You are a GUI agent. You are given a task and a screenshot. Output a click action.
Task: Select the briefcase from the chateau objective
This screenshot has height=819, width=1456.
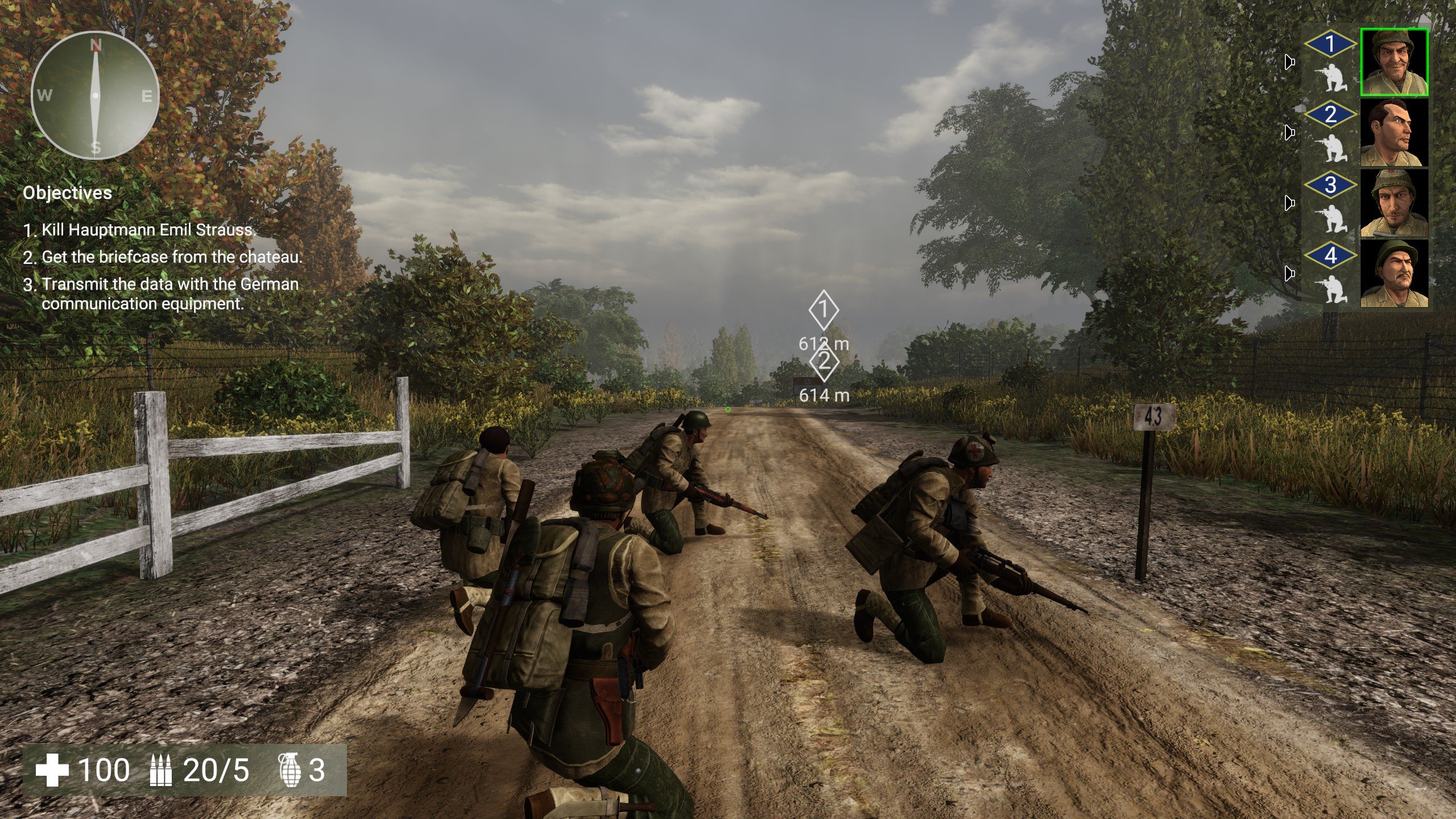[172, 257]
